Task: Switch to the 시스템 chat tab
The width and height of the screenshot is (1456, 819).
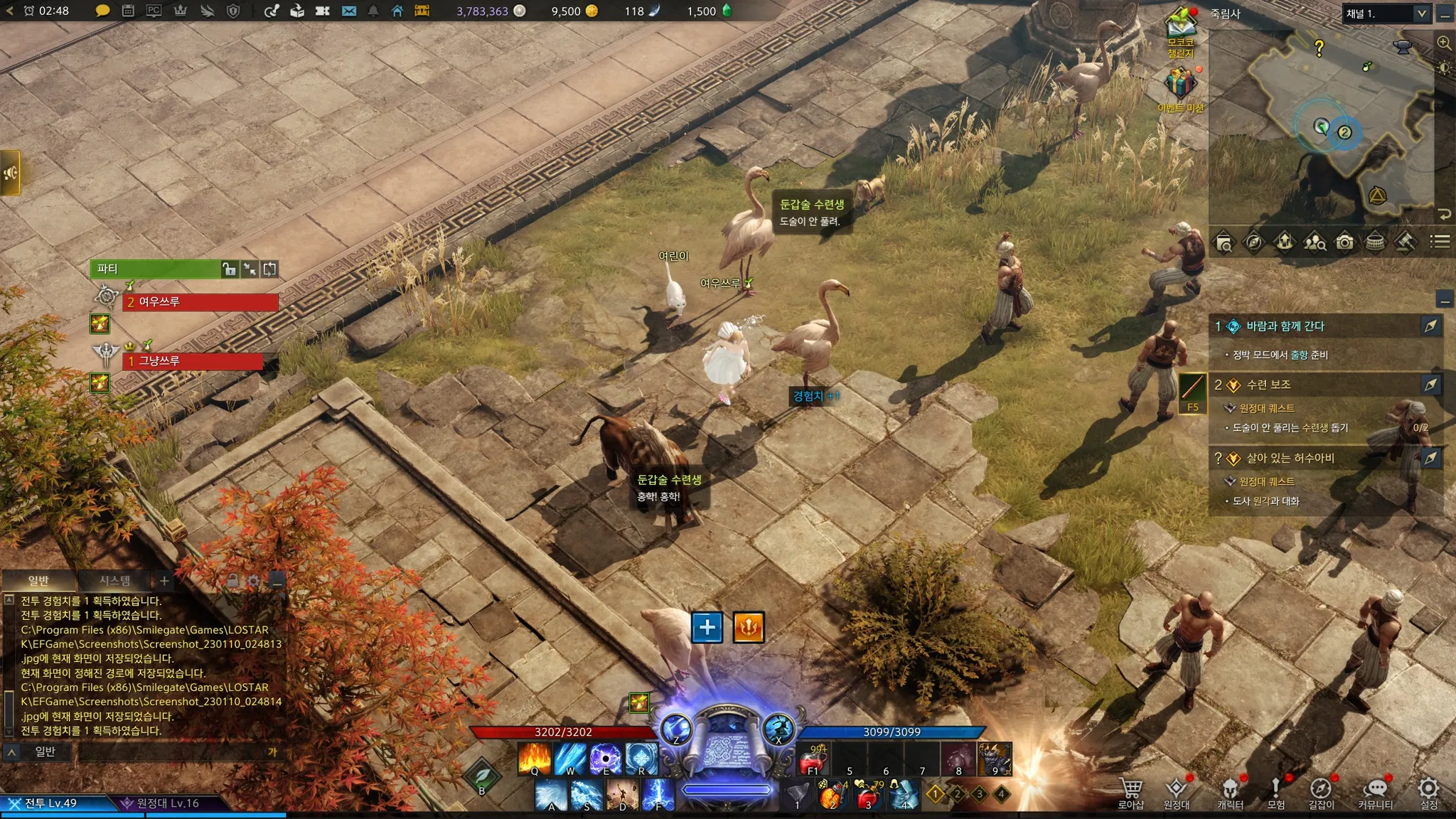Action: click(x=114, y=581)
